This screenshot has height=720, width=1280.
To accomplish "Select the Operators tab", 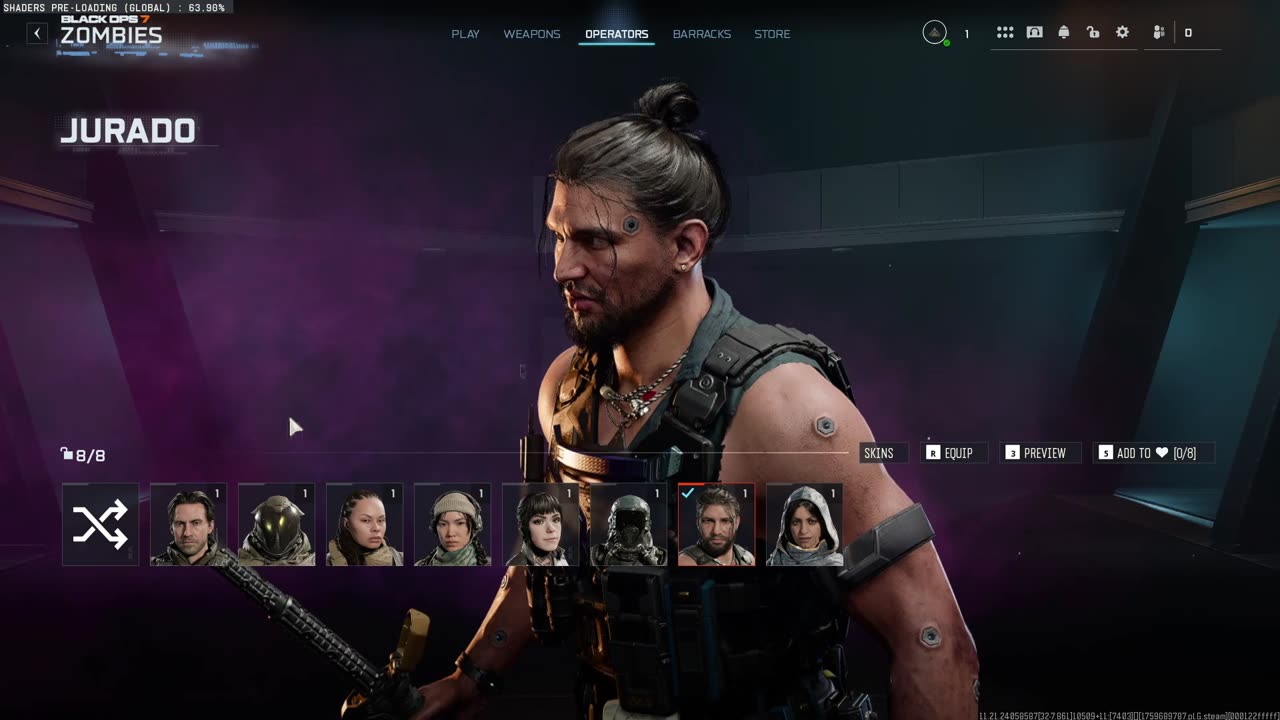I will 616,34.
